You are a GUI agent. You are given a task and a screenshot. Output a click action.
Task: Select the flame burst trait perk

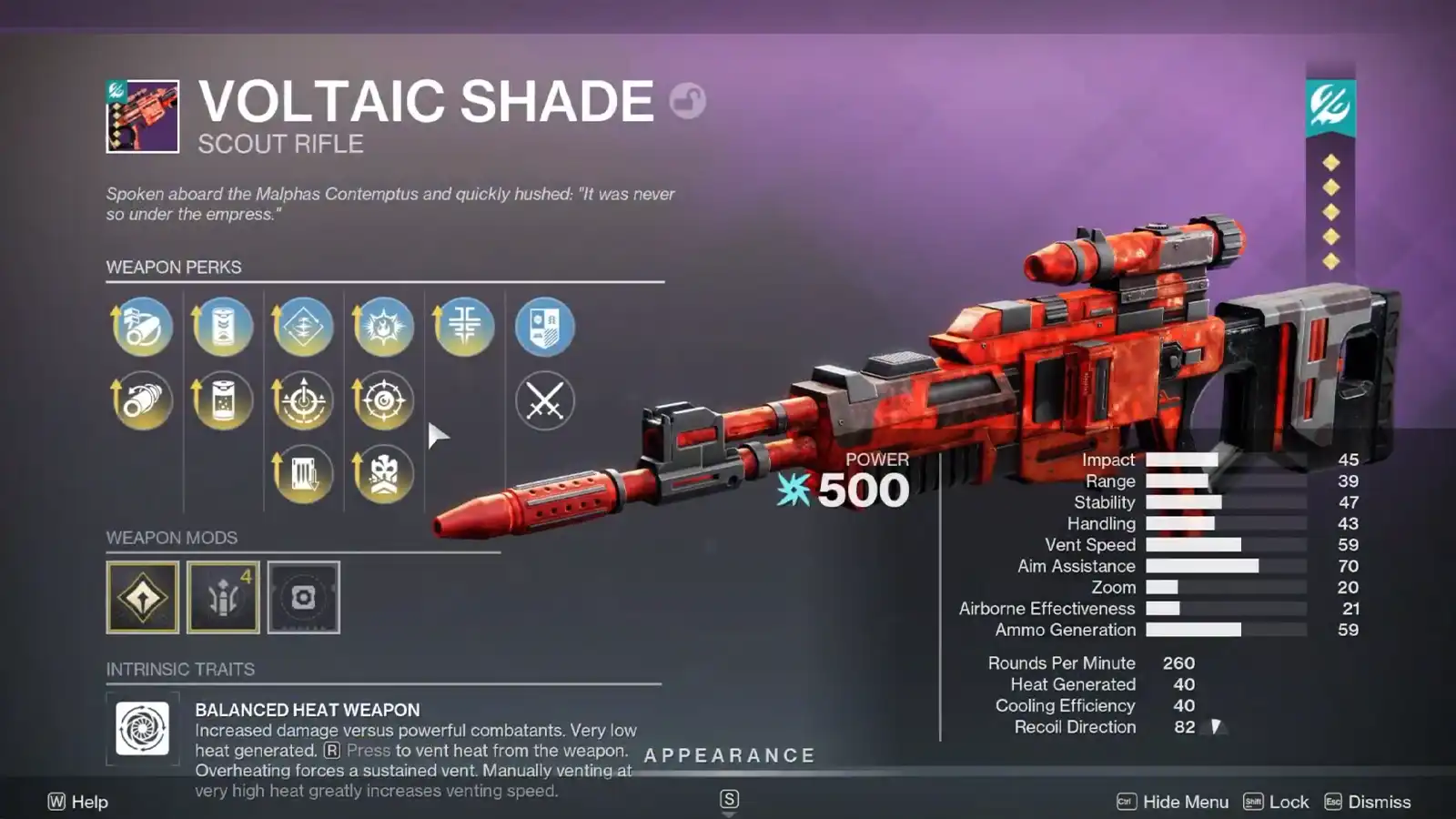point(383,326)
